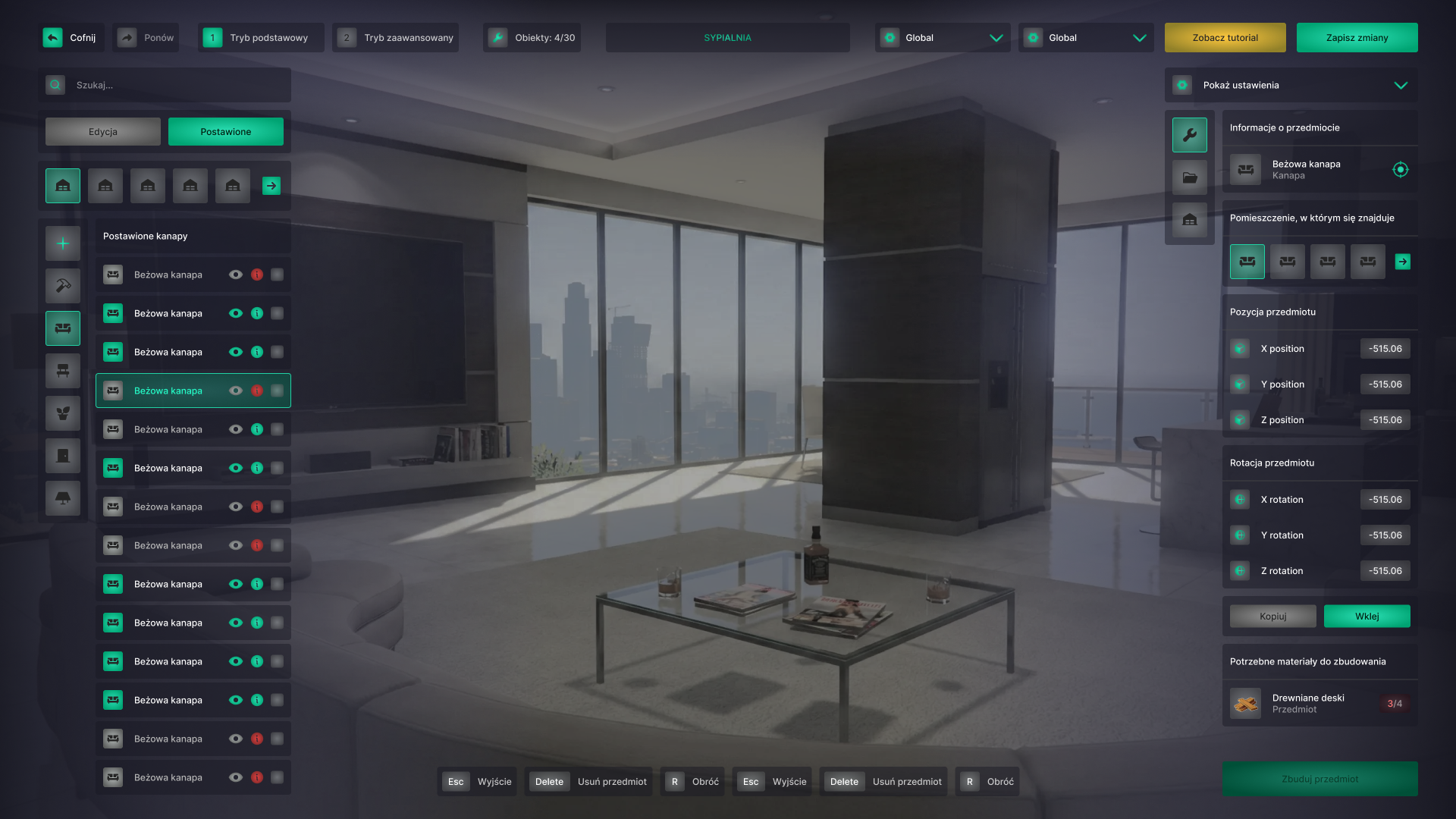The image size is (1456, 819).
Task: Open the folder icon in right sidebar
Action: (1190, 177)
